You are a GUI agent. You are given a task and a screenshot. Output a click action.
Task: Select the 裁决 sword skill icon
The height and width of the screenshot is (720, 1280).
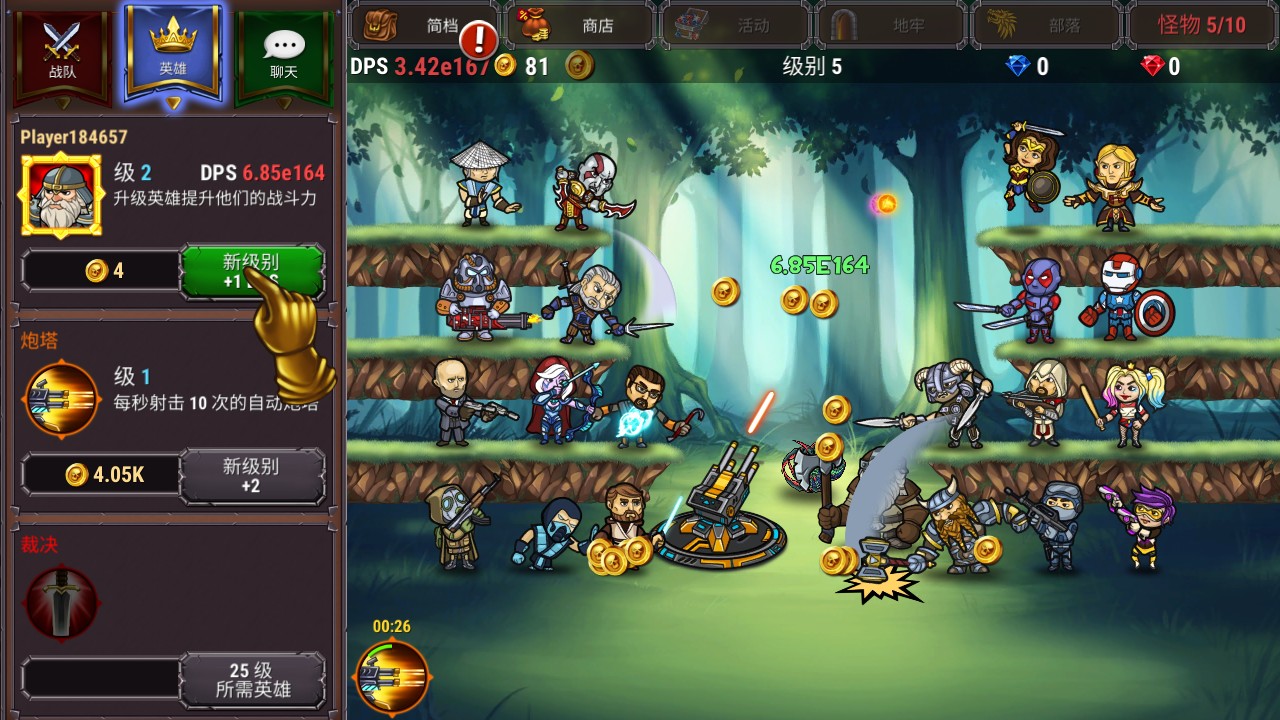(62, 602)
